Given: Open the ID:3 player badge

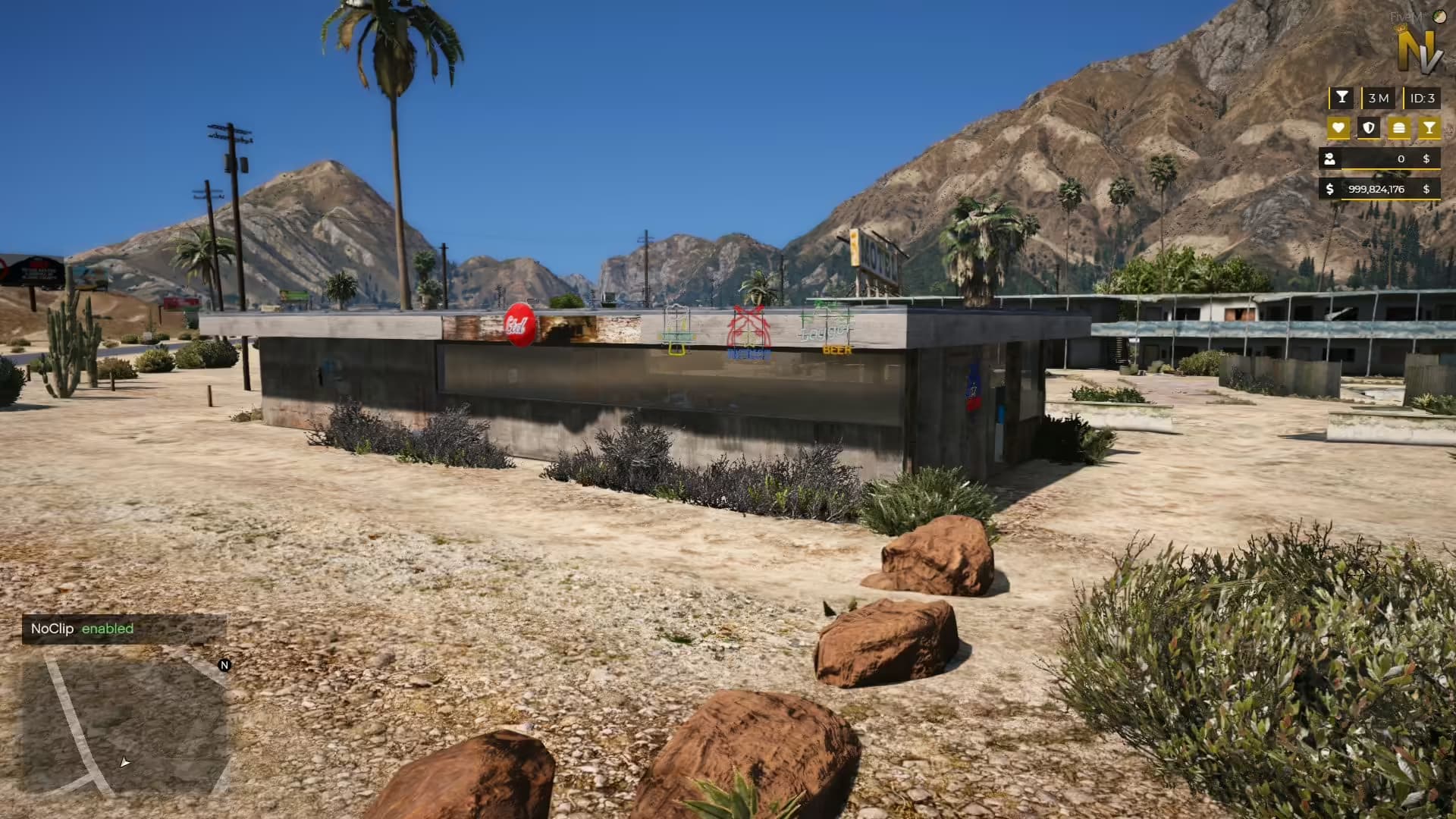Looking at the screenshot, I should 1422,97.
